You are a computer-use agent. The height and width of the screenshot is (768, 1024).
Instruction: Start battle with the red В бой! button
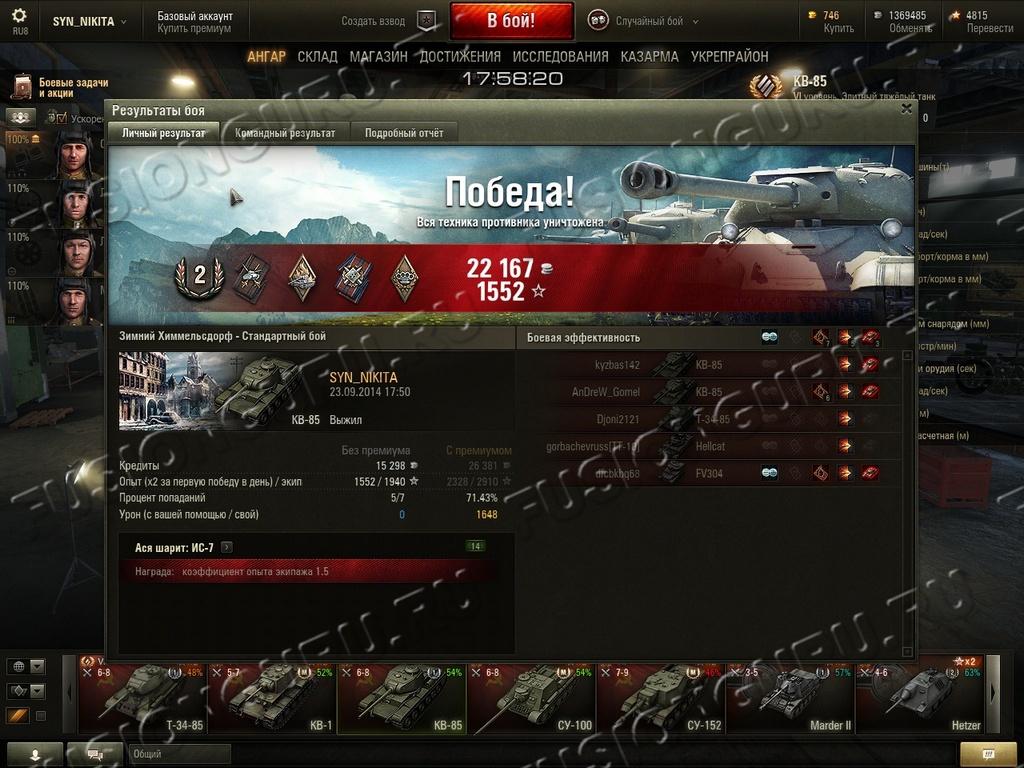[511, 20]
